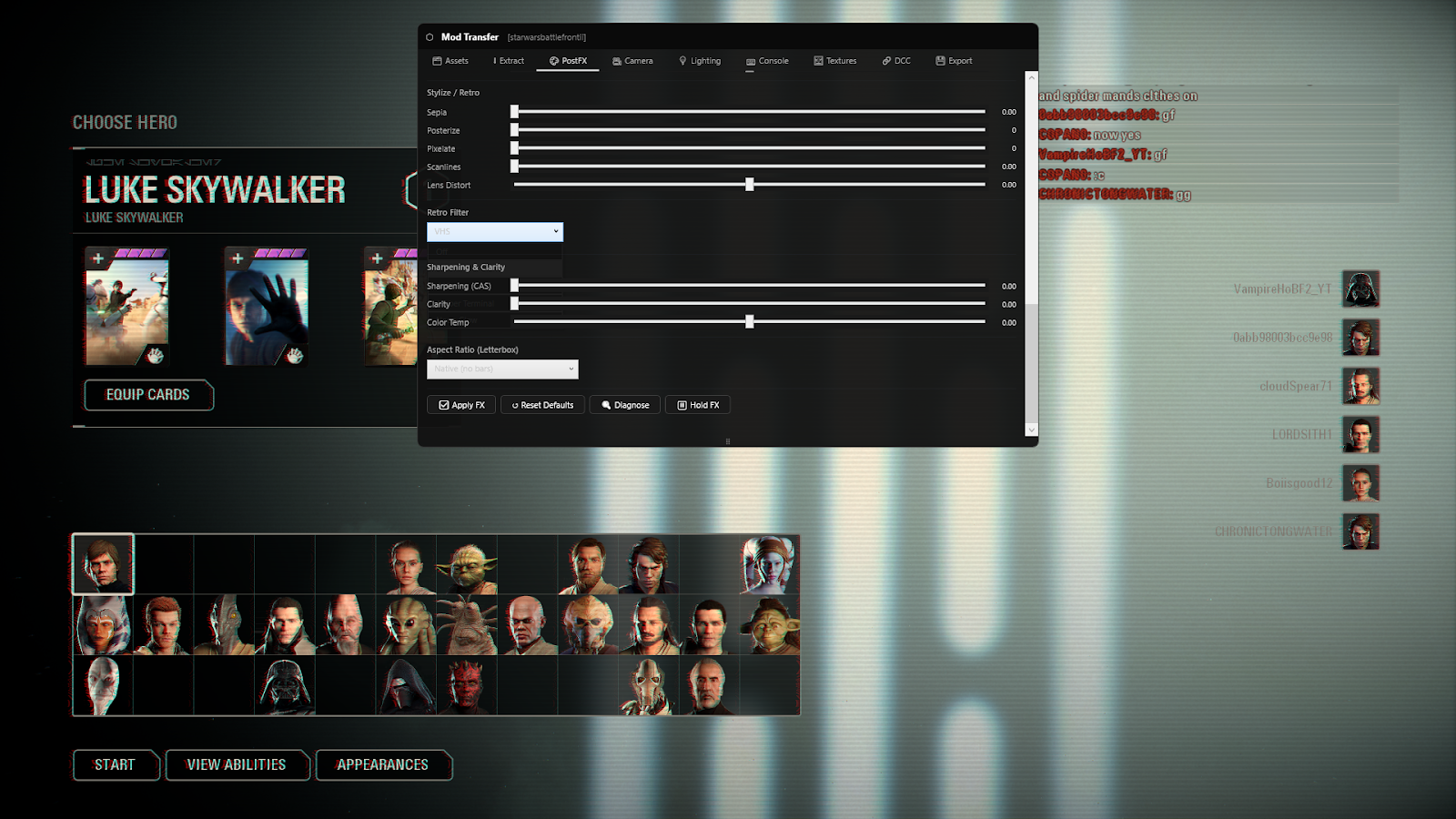Select the Darth Vader hero portrait
Viewport: 1456px width, 819px height.
[286, 685]
